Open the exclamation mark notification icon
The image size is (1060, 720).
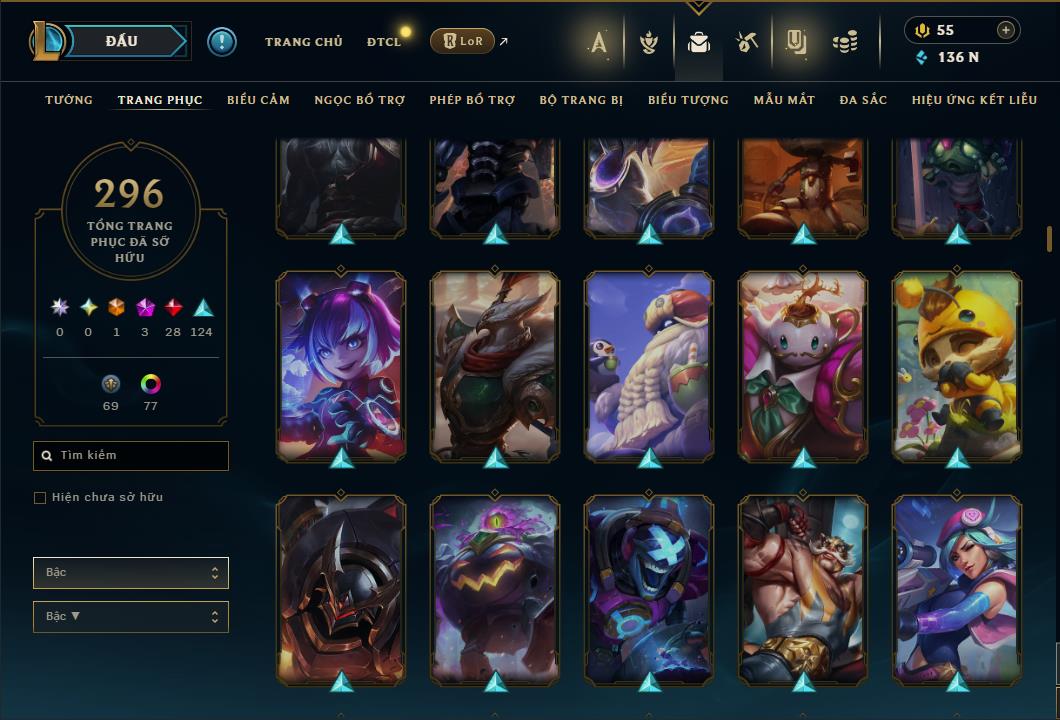(x=222, y=42)
